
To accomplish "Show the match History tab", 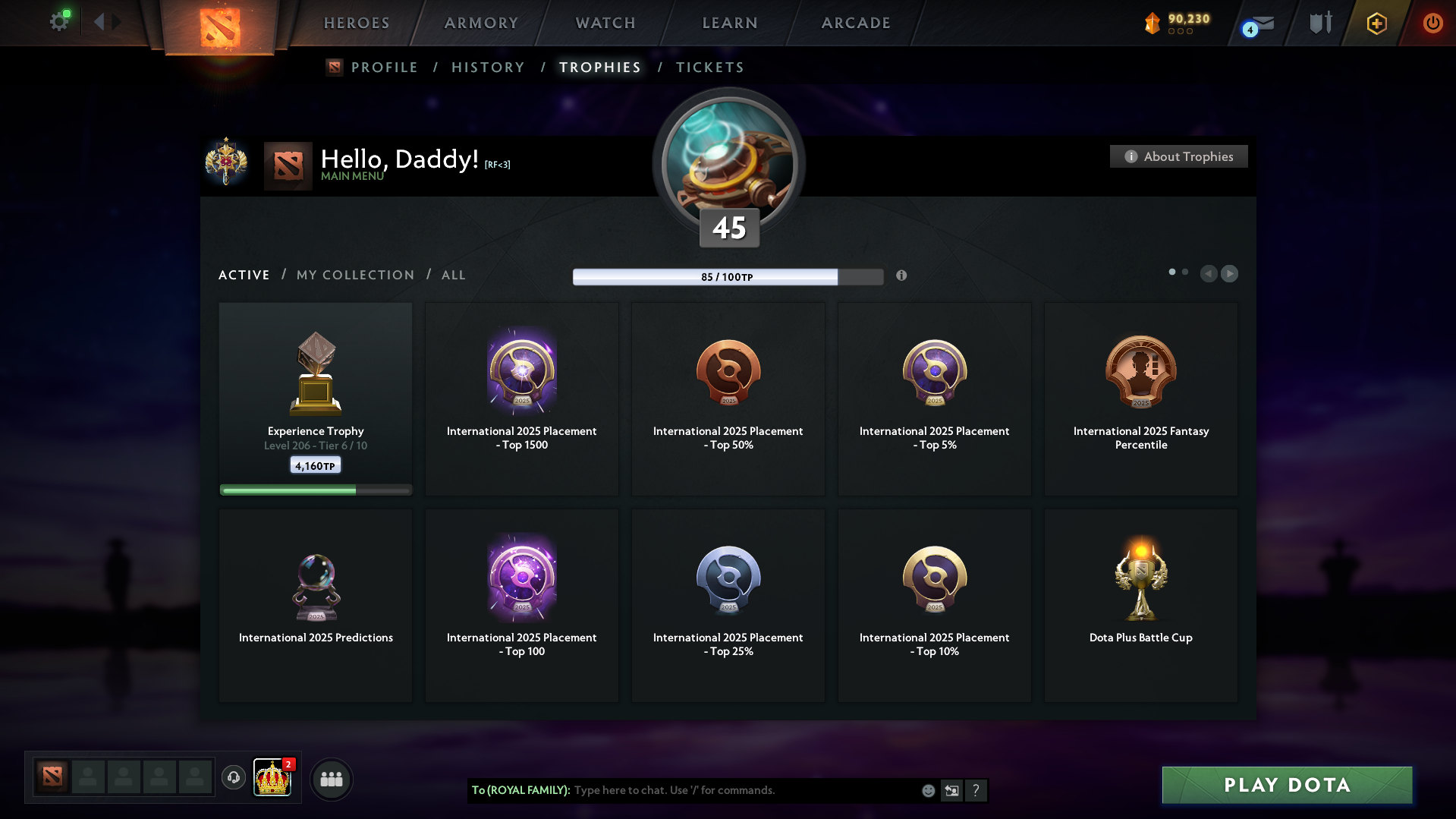I will point(488,68).
